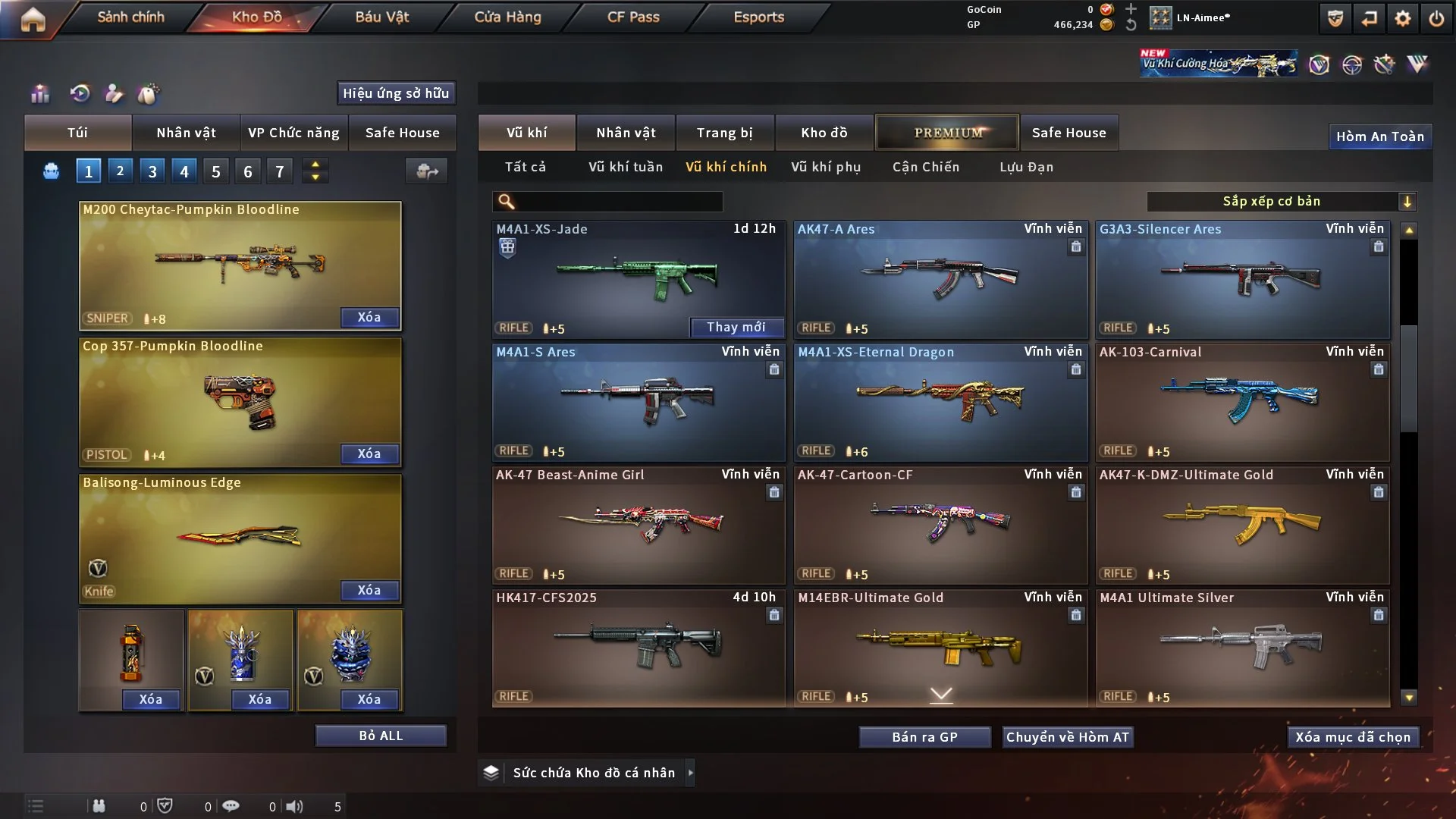Open the settings gear icon
This screenshot has width=1456, height=819.
tap(1402, 18)
